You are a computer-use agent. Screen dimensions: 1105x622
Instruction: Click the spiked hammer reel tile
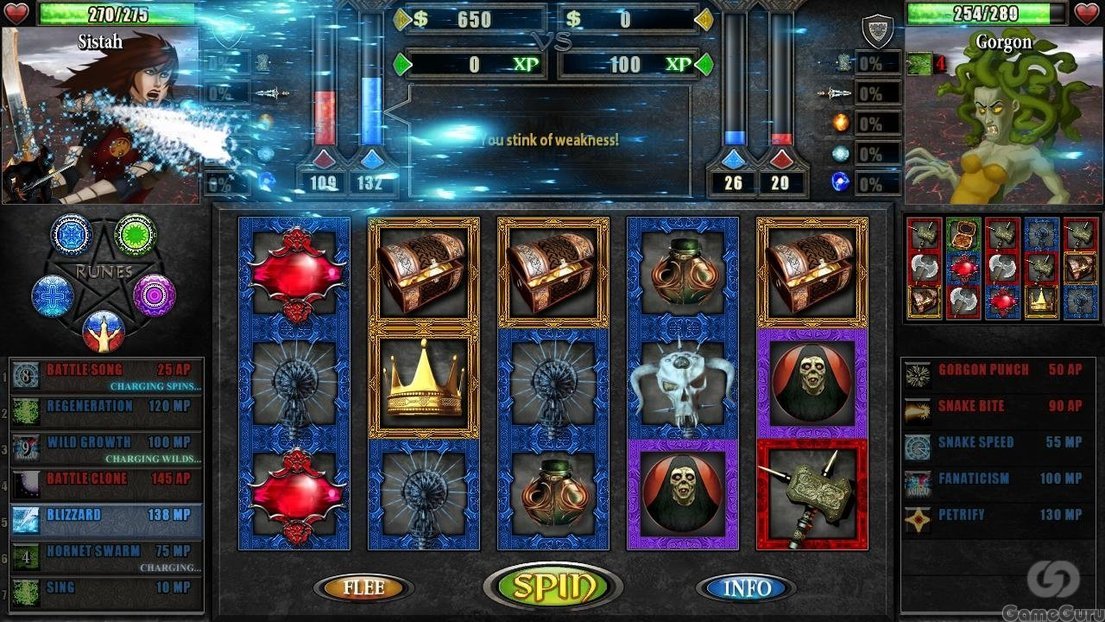(811, 494)
